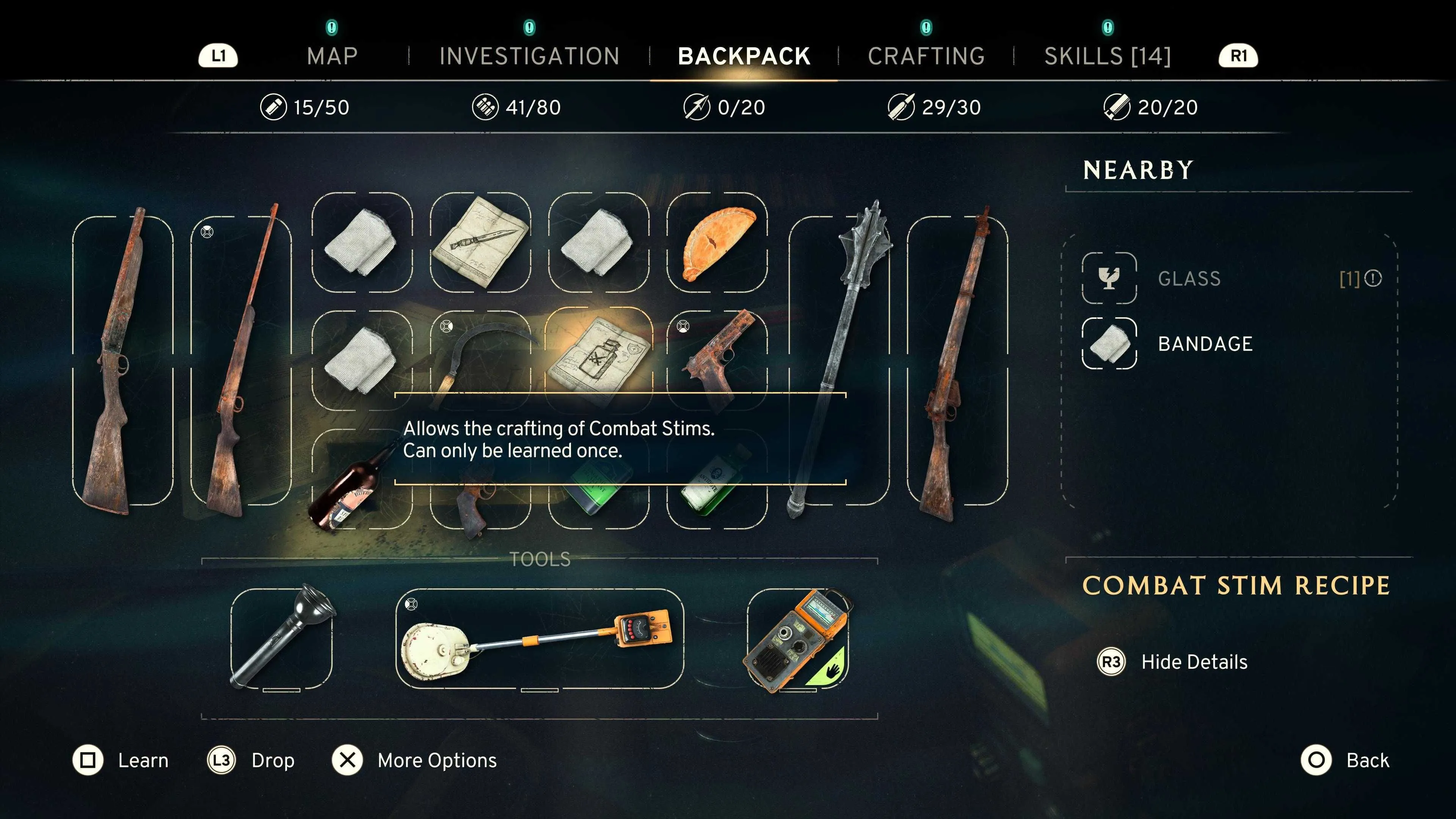Open the Skills tab
1456x819 pixels.
coord(1107,56)
